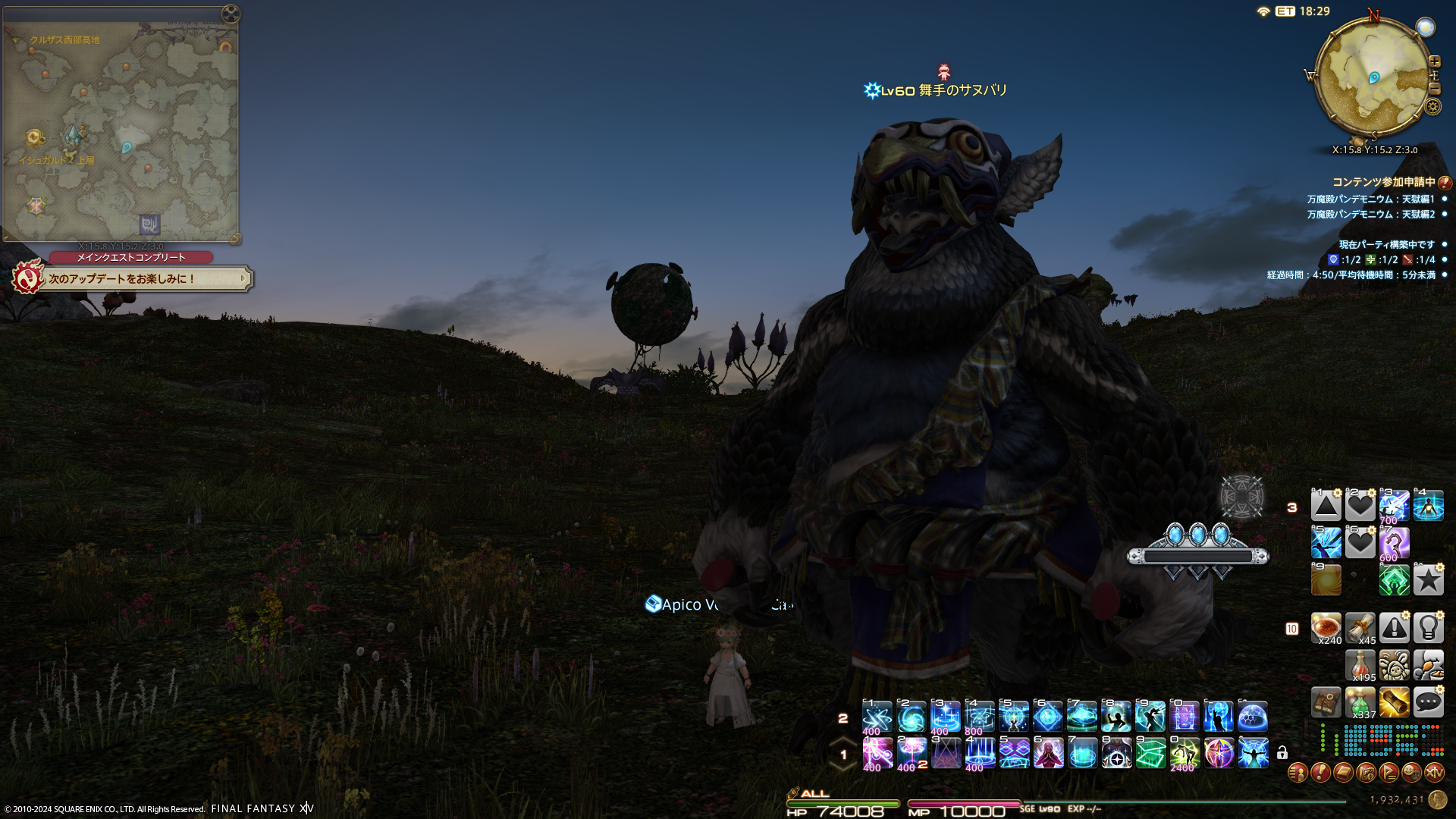Activate the lightbulb macro icon
The image size is (1456, 819).
1428,628
